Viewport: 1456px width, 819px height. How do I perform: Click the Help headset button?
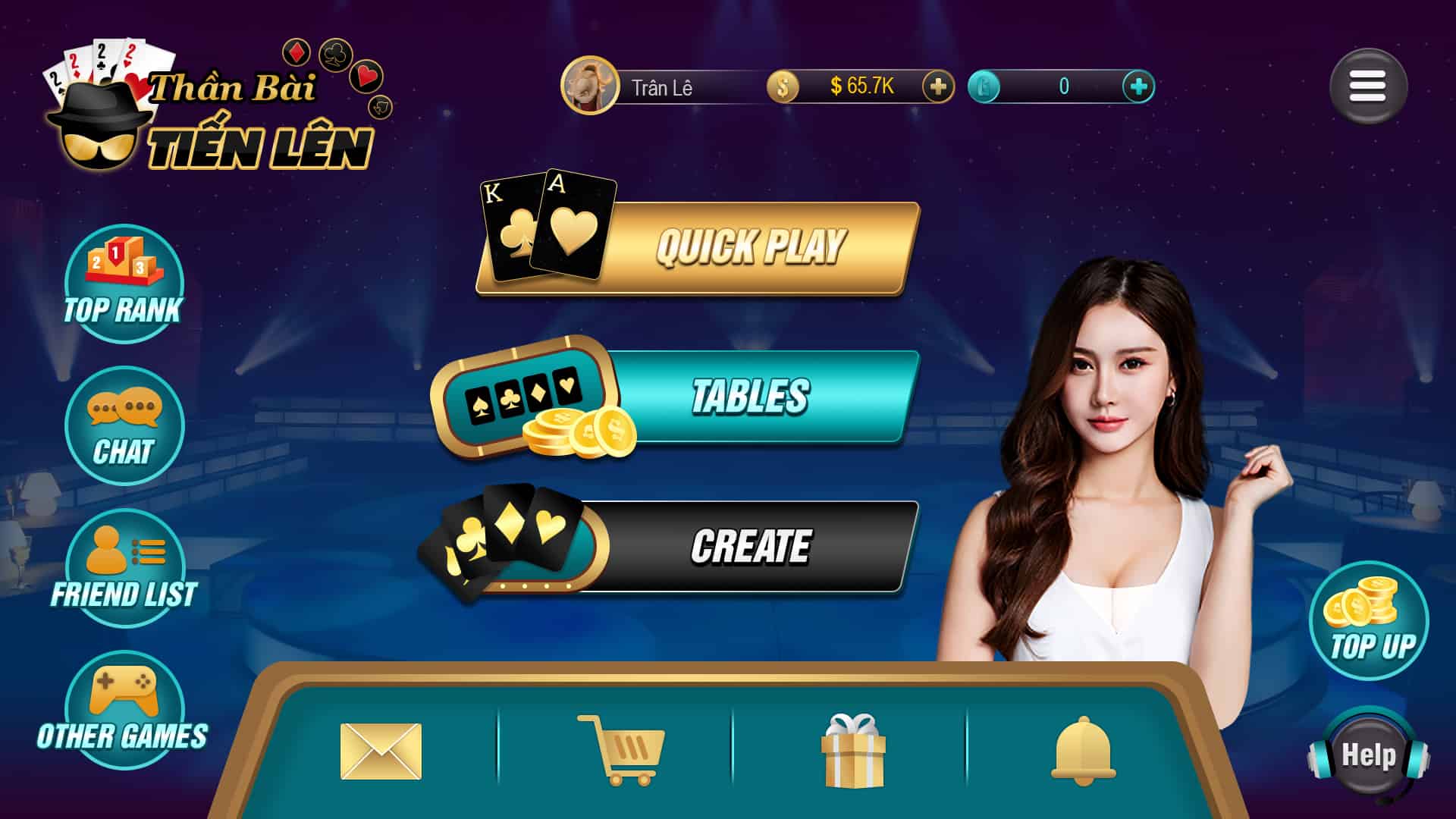tap(1368, 755)
